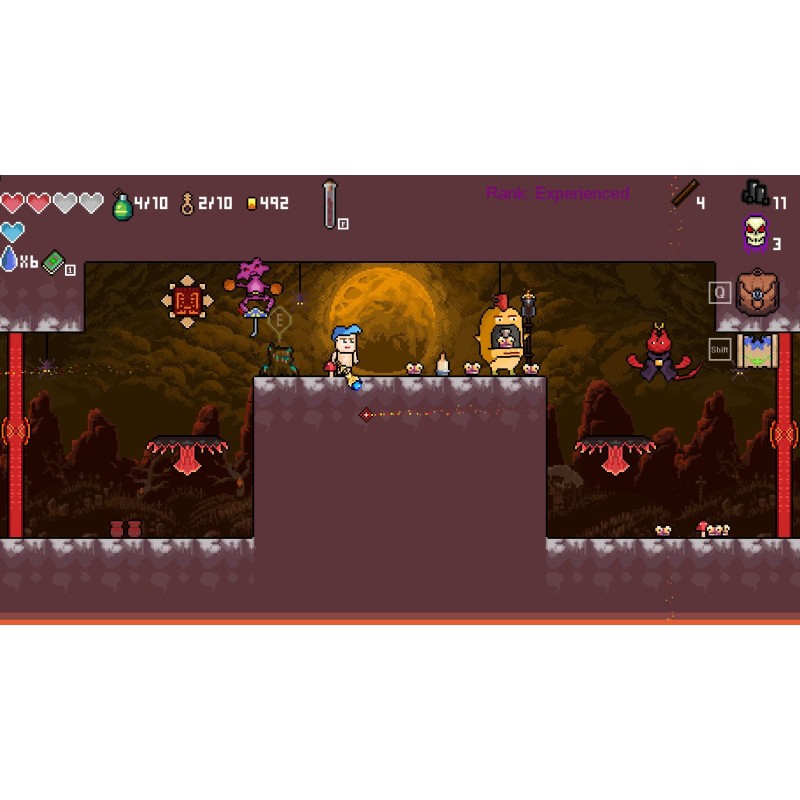Viewport: 800px width, 800px height.
Task: Open the leather backpack inventory
Action: [757, 293]
